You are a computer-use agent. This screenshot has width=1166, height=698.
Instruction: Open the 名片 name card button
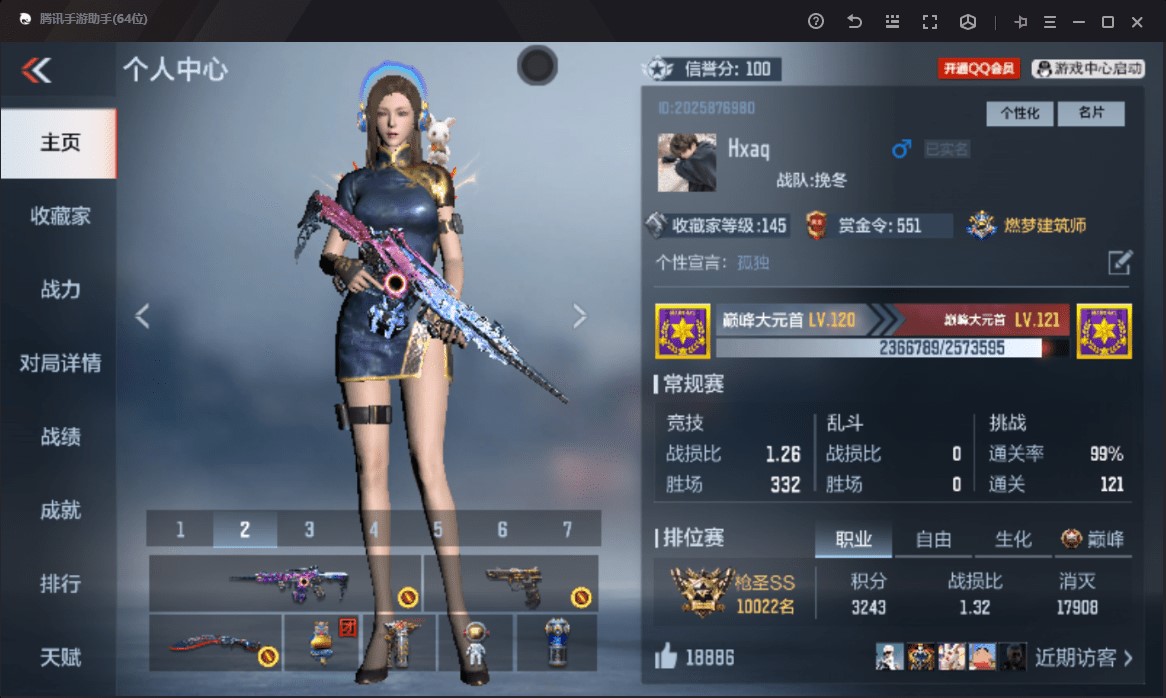click(x=1091, y=114)
